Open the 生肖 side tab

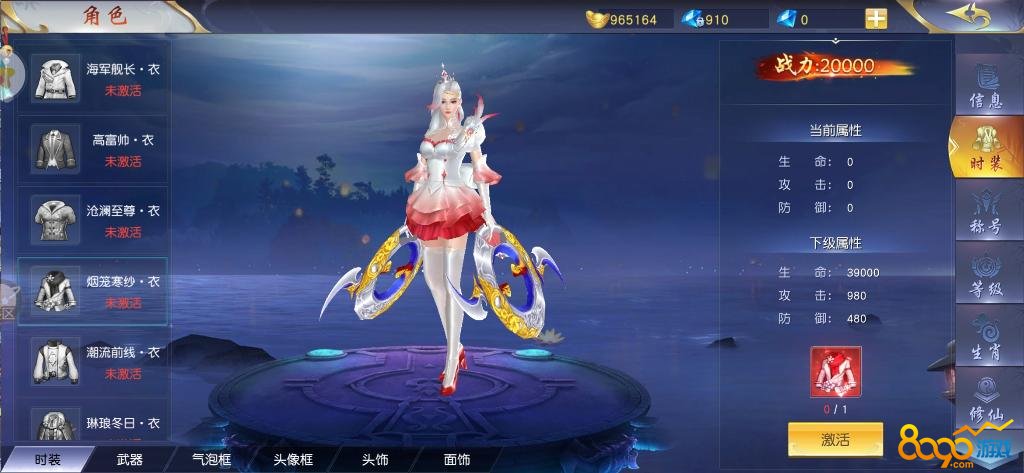click(x=985, y=338)
